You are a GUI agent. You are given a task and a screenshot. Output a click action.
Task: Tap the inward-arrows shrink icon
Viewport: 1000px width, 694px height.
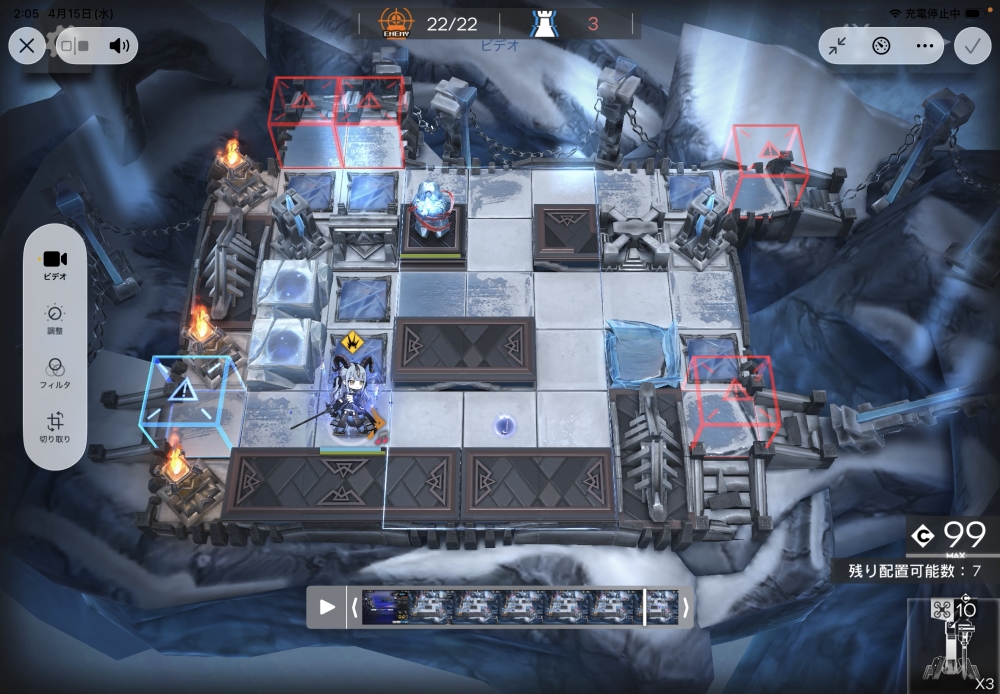coord(840,46)
